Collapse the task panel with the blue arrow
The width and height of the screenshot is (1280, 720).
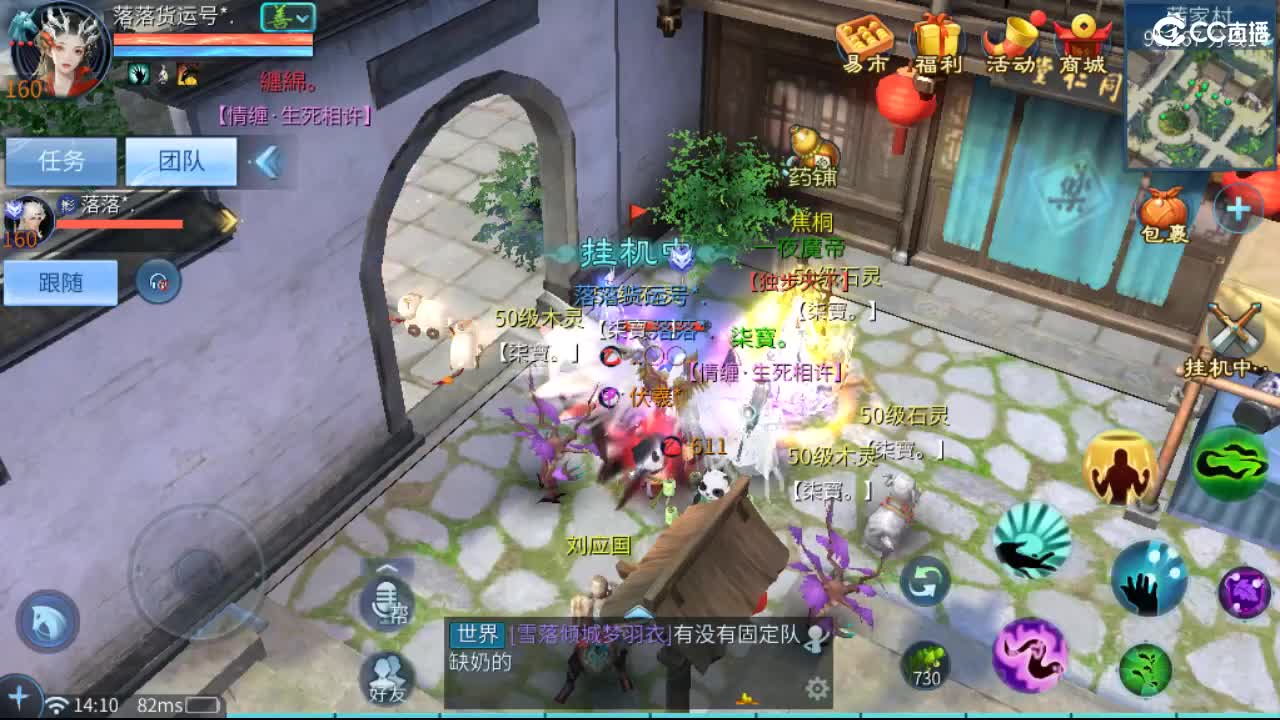click(x=265, y=160)
